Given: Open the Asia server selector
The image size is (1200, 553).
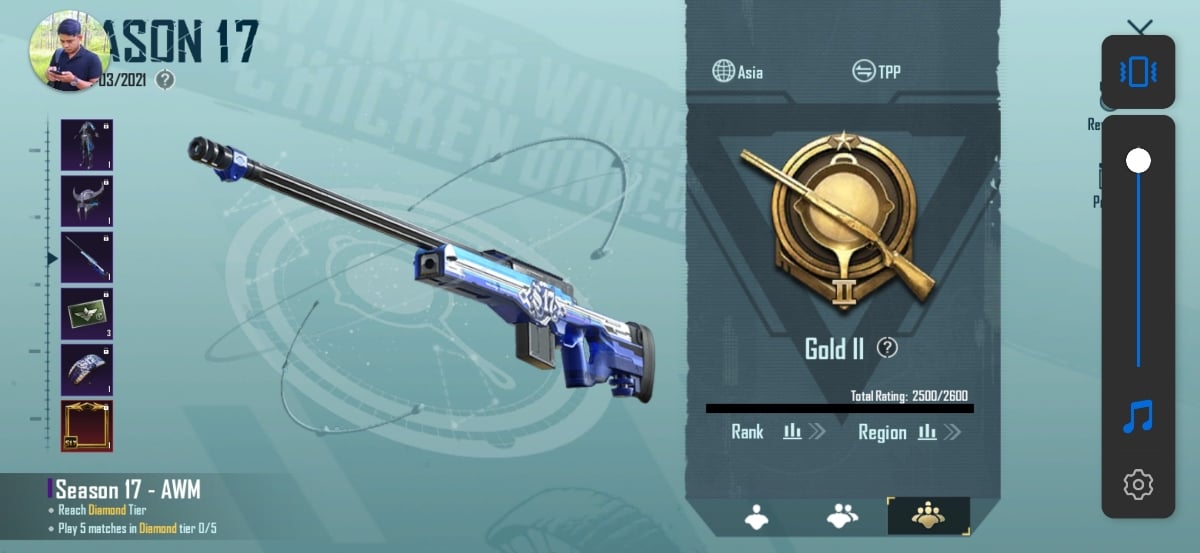Looking at the screenshot, I should point(737,72).
